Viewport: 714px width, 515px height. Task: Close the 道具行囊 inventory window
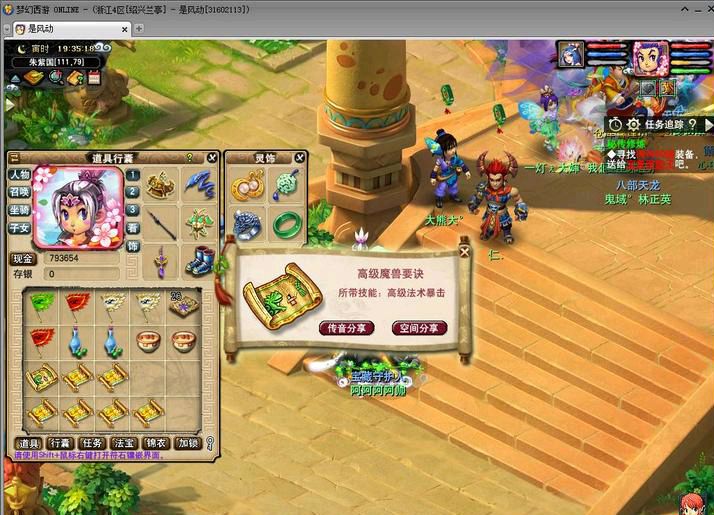212,158
